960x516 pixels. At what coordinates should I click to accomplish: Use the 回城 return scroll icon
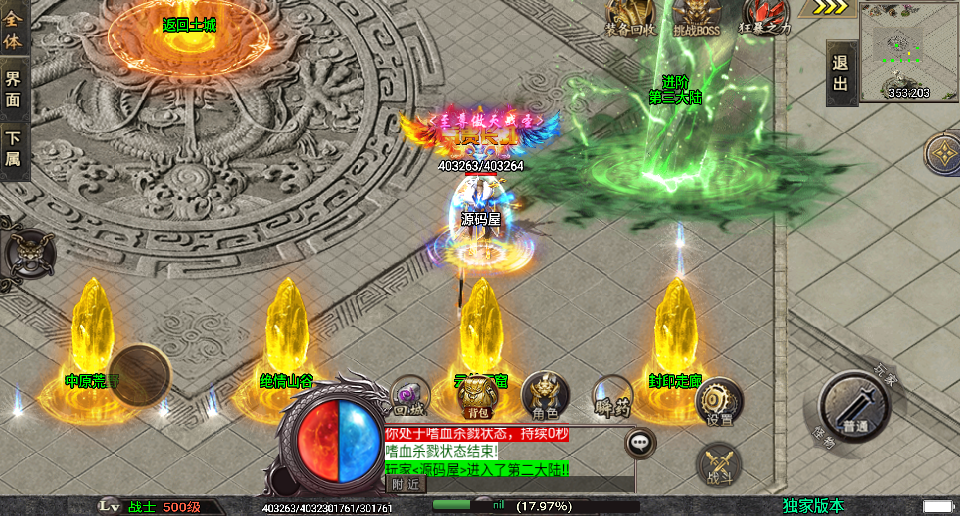409,396
